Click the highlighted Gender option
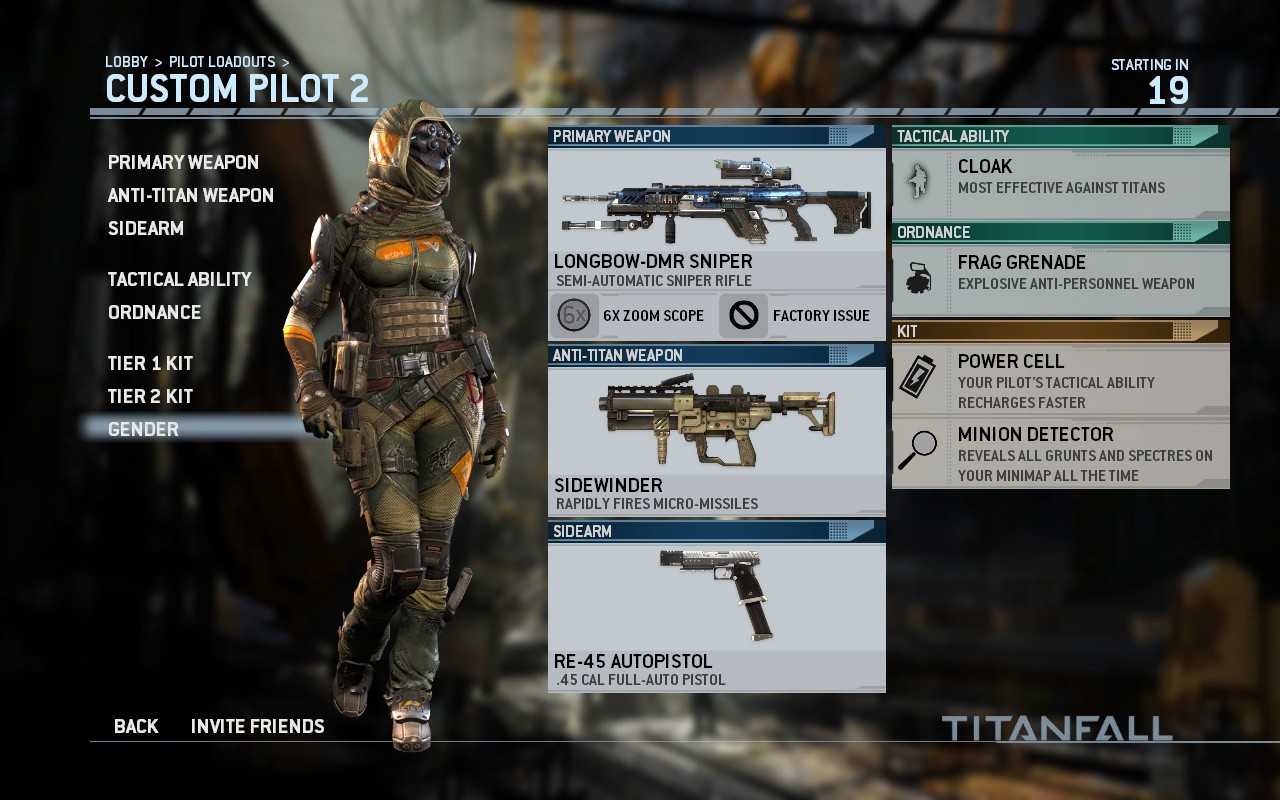 click(143, 429)
